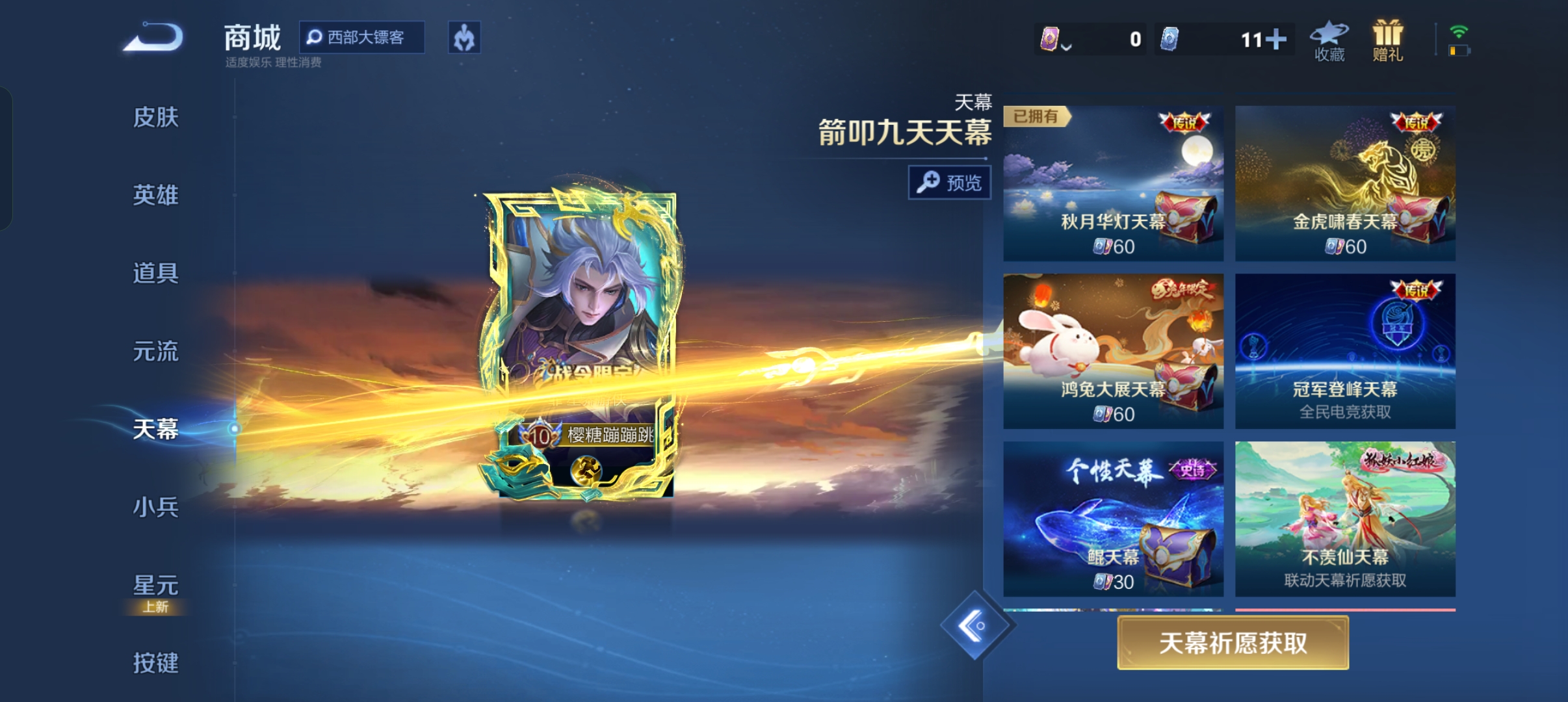Switch to the 按键 tab

click(x=155, y=663)
